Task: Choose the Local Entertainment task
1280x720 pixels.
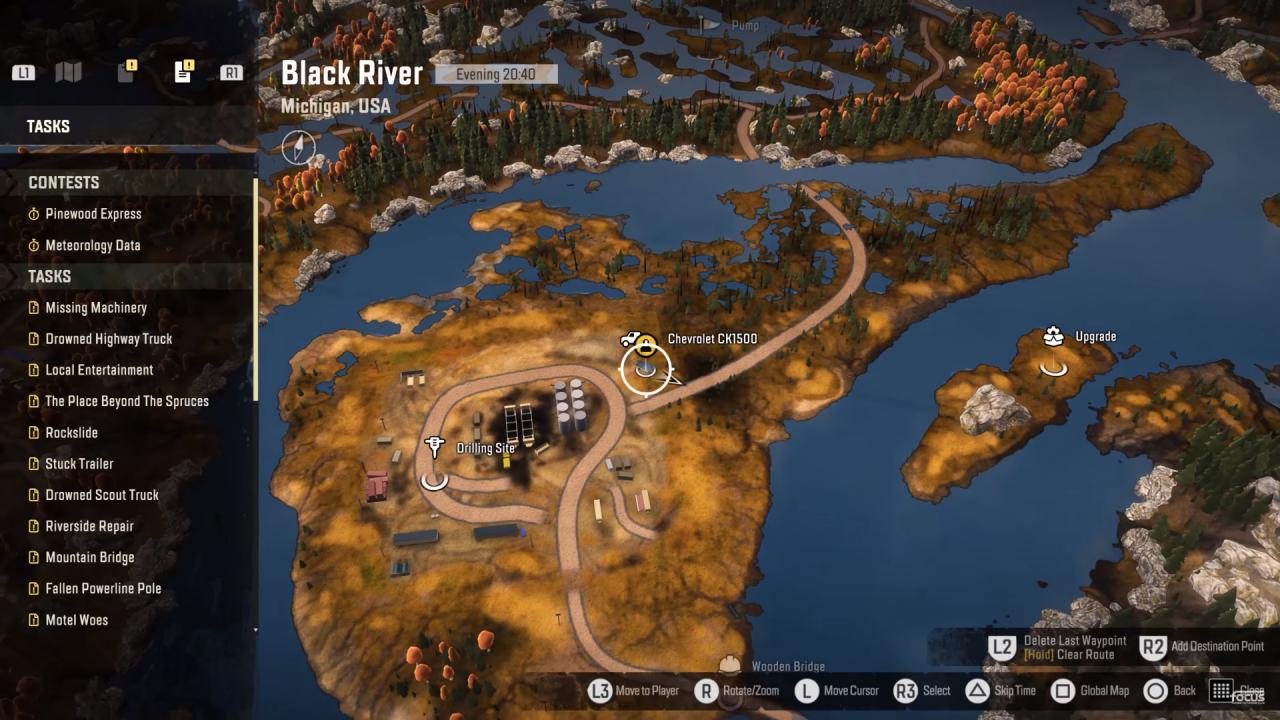Action: click(99, 370)
